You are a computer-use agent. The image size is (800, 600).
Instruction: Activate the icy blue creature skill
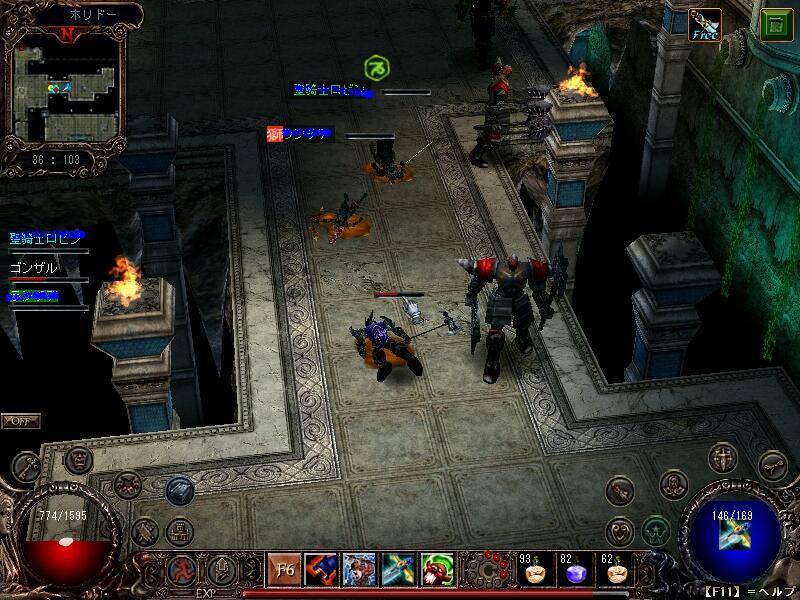pos(359,569)
